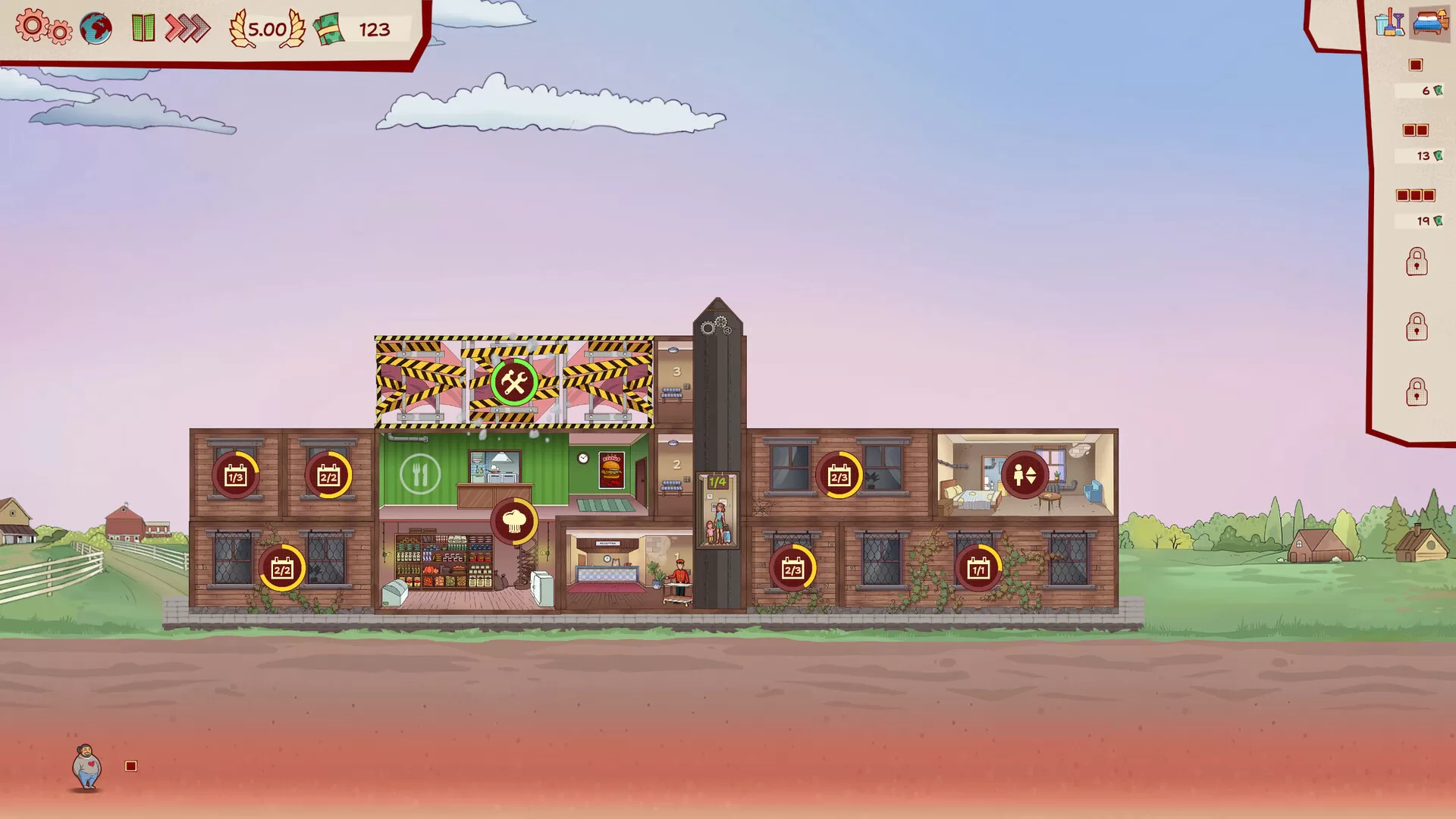Click the guest swap icon in the furnished bedroom
Viewport: 1456px width, 819px height.
click(x=1024, y=475)
